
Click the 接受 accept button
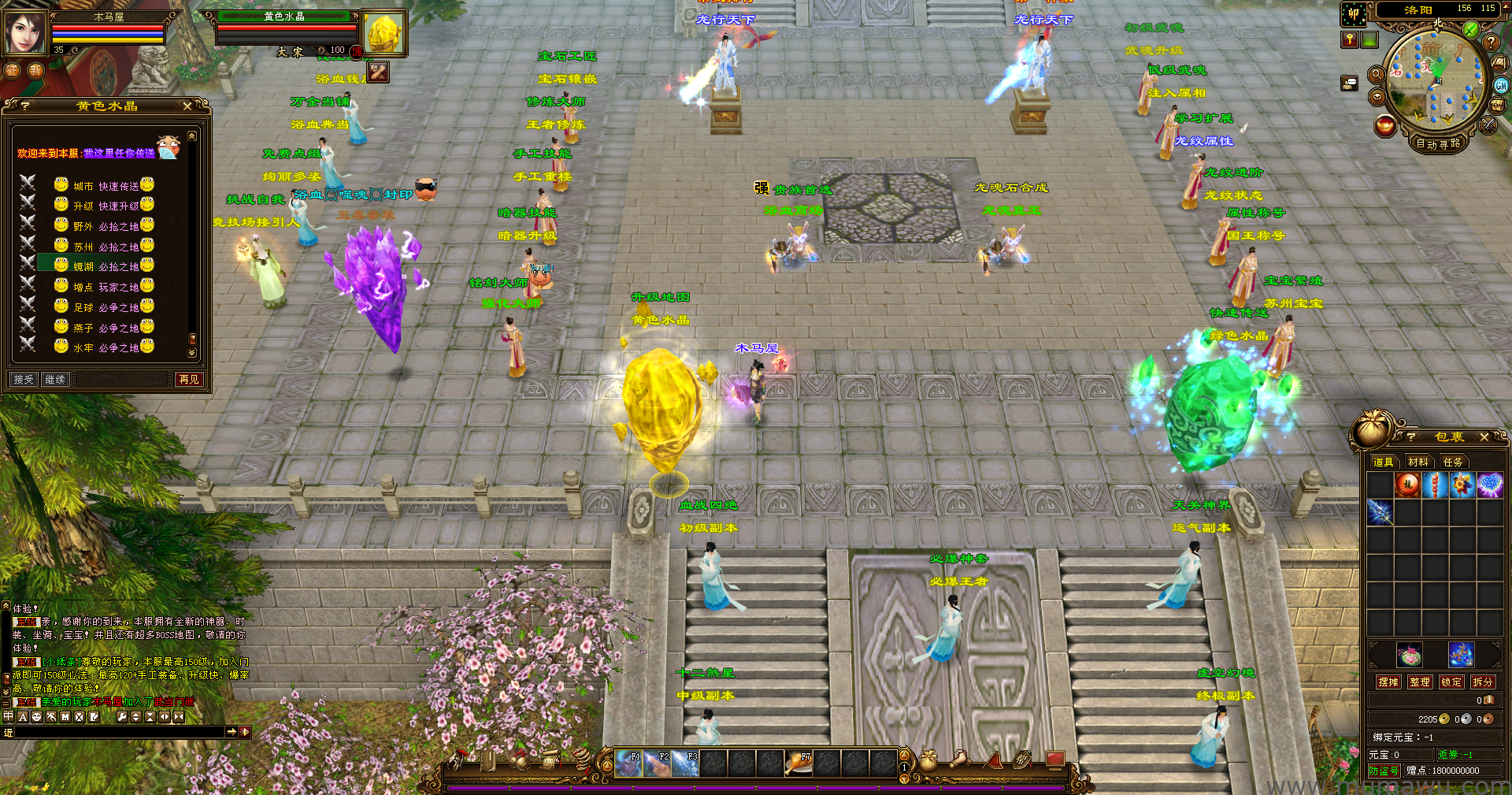pyautogui.click(x=24, y=379)
